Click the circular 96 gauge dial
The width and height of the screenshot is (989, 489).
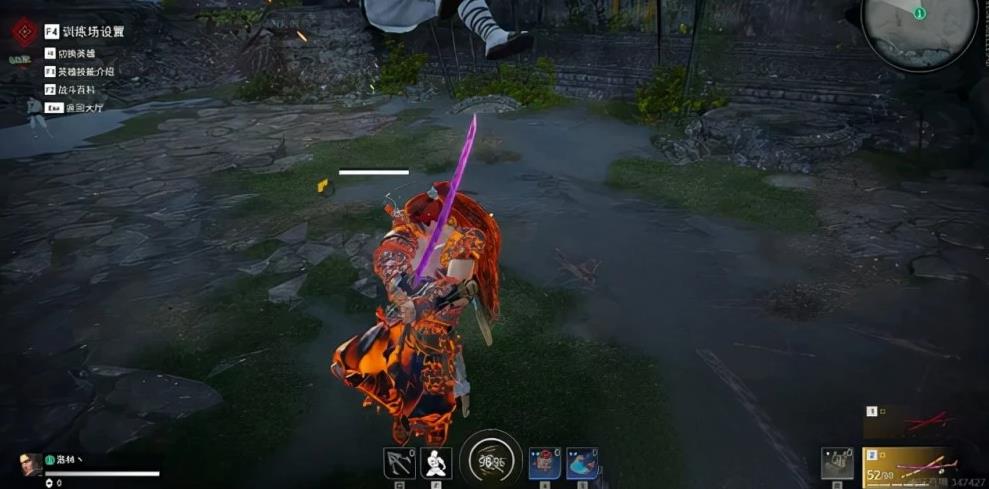pos(490,460)
